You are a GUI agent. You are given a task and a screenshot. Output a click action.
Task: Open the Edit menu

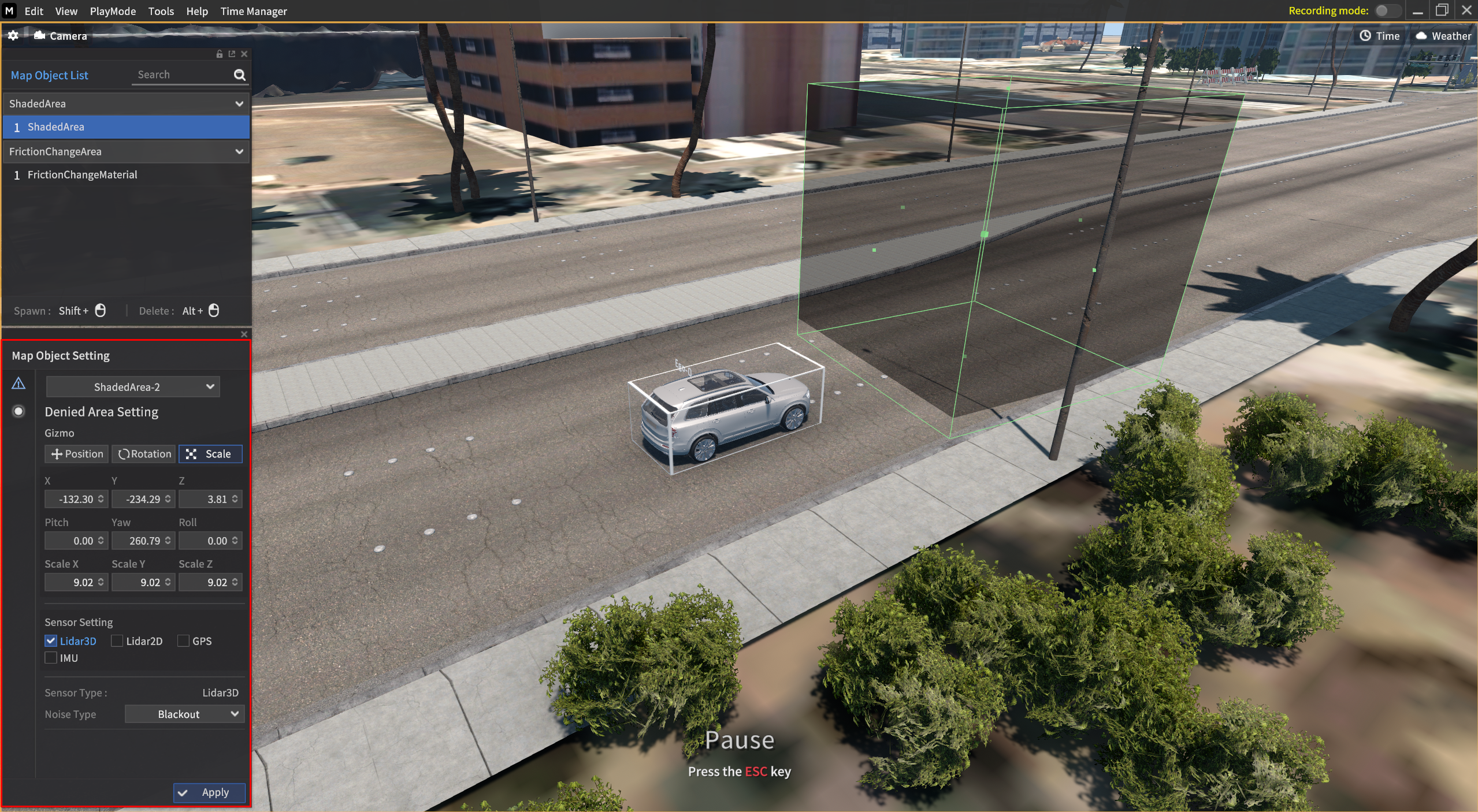(34, 11)
